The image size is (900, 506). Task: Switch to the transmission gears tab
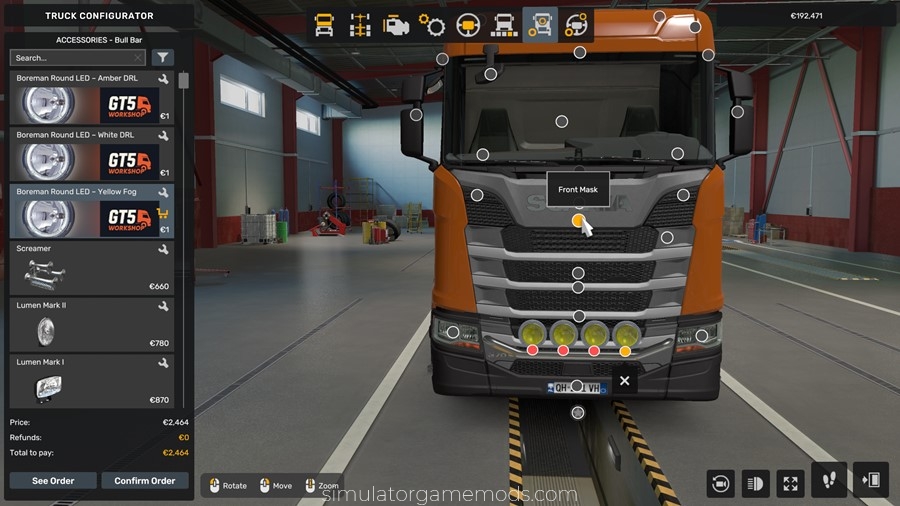coord(432,25)
